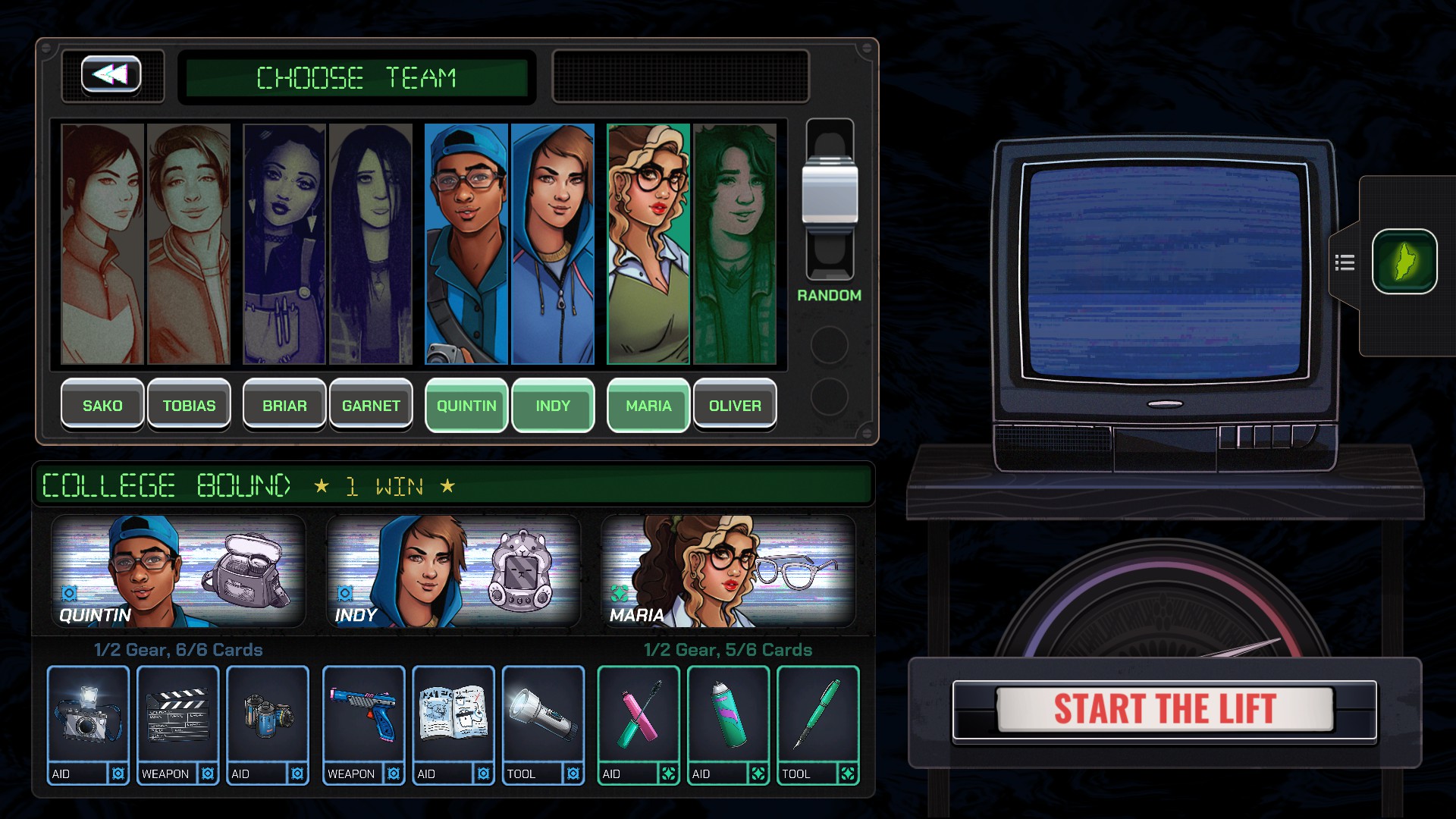Click the rewind back button
This screenshot has height=819, width=1456.
(111, 75)
